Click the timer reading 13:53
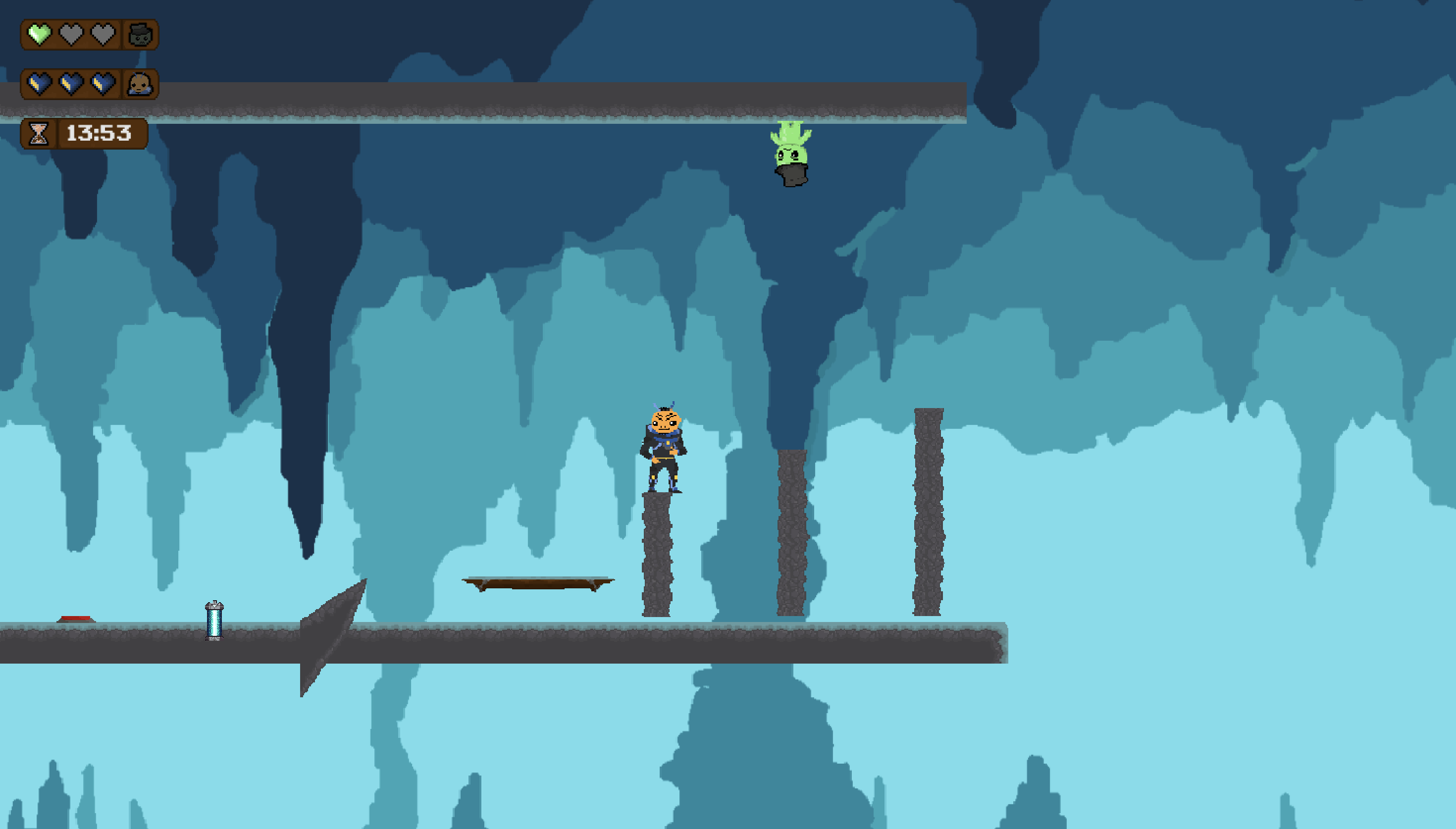 pyautogui.click(x=98, y=134)
